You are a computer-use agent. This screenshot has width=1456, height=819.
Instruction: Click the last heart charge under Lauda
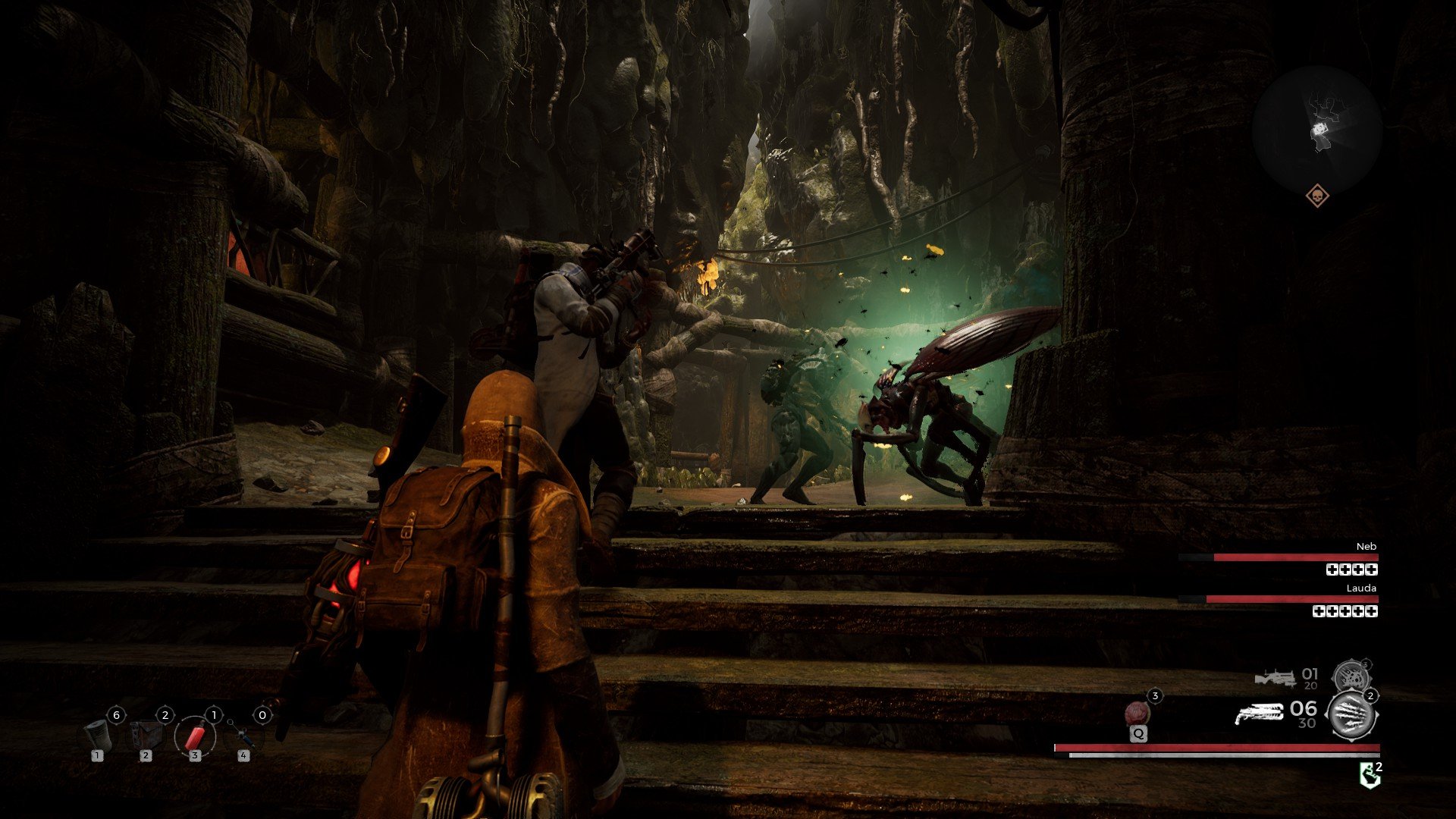tap(1371, 610)
